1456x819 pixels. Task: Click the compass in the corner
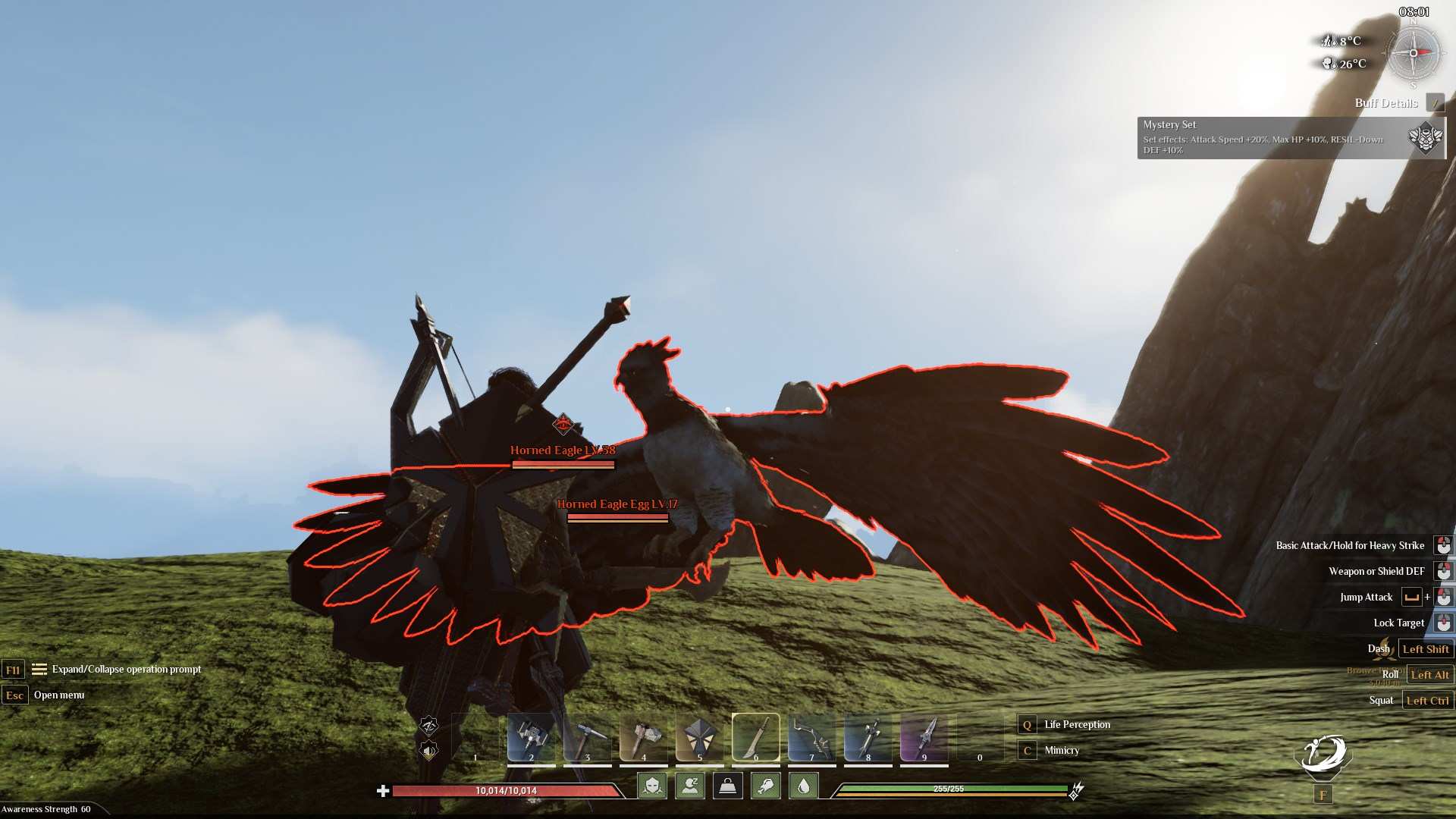pyautogui.click(x=1414, y=53)
